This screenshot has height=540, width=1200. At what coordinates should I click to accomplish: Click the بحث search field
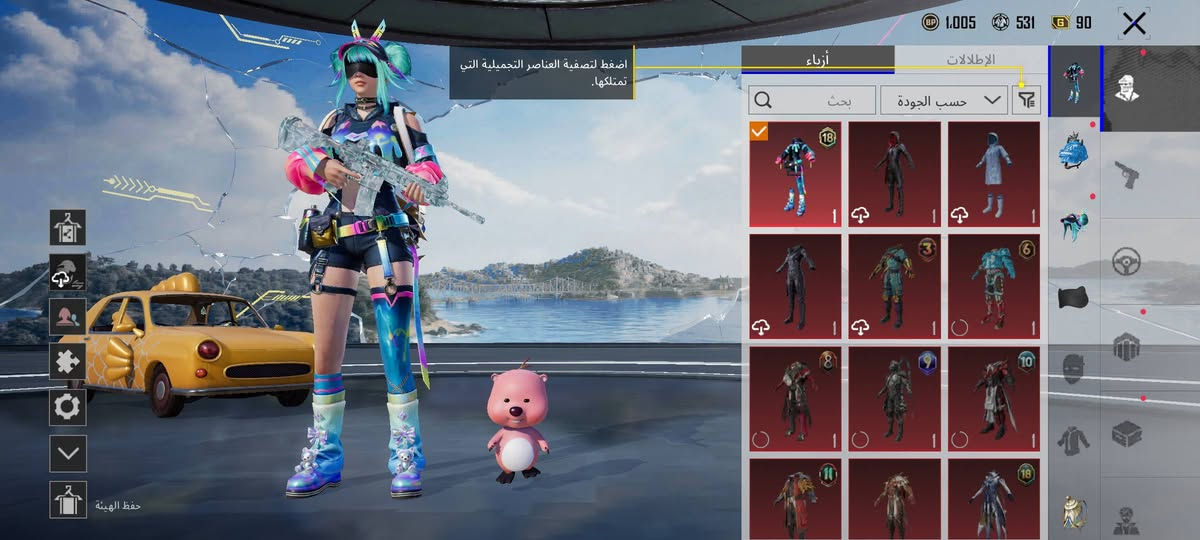point(811,100)
